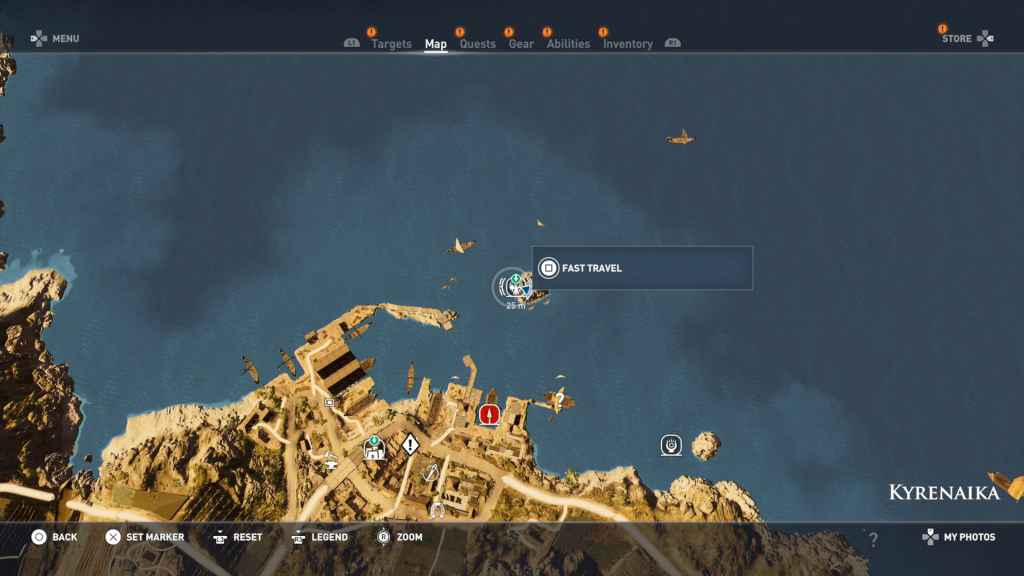Image resolution: width=1024 pixels, height=576 pixels.
Task: Open the main Menu
Action: 55,38
